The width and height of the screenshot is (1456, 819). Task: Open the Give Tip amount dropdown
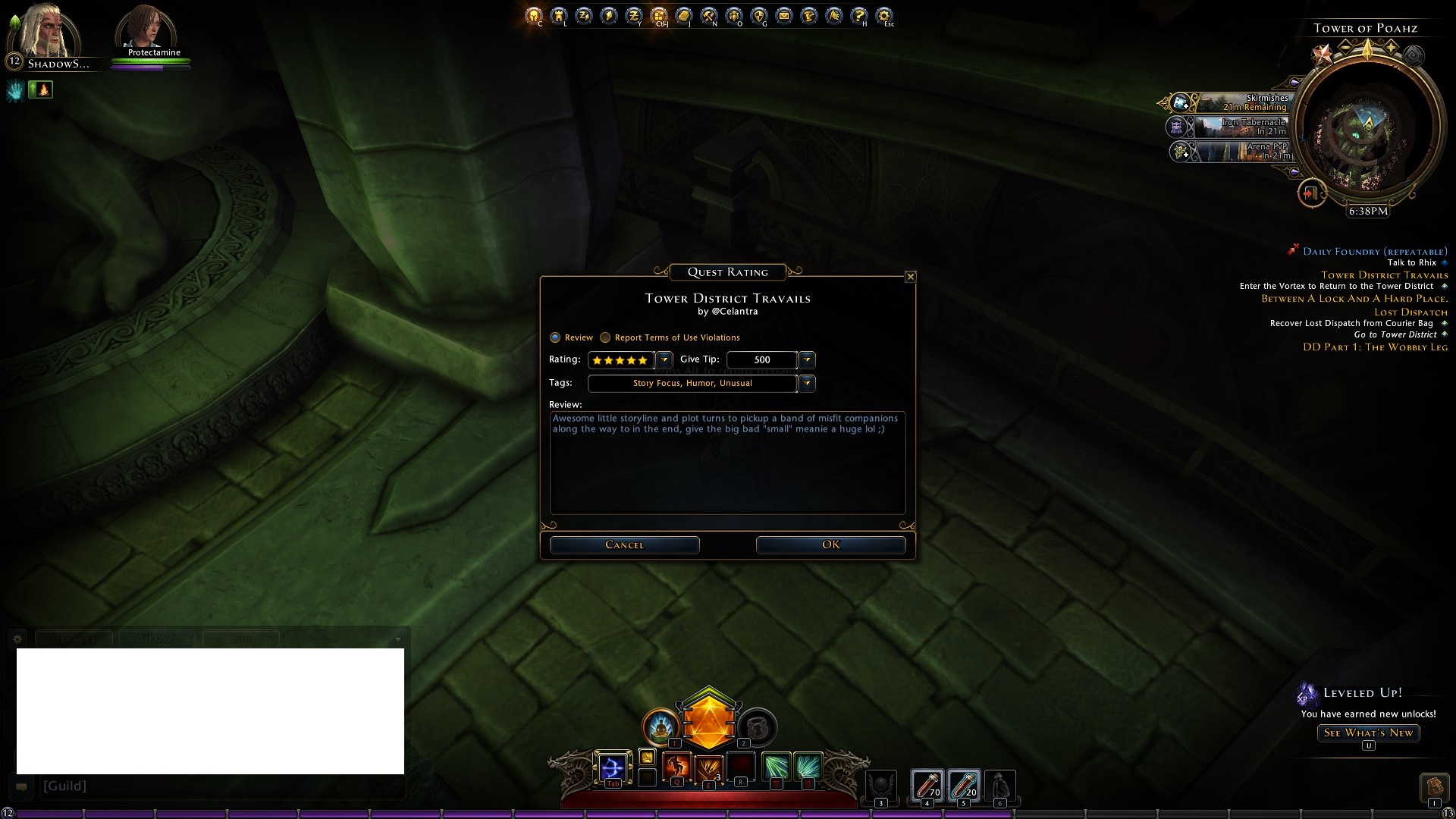[x=807, y=359]
